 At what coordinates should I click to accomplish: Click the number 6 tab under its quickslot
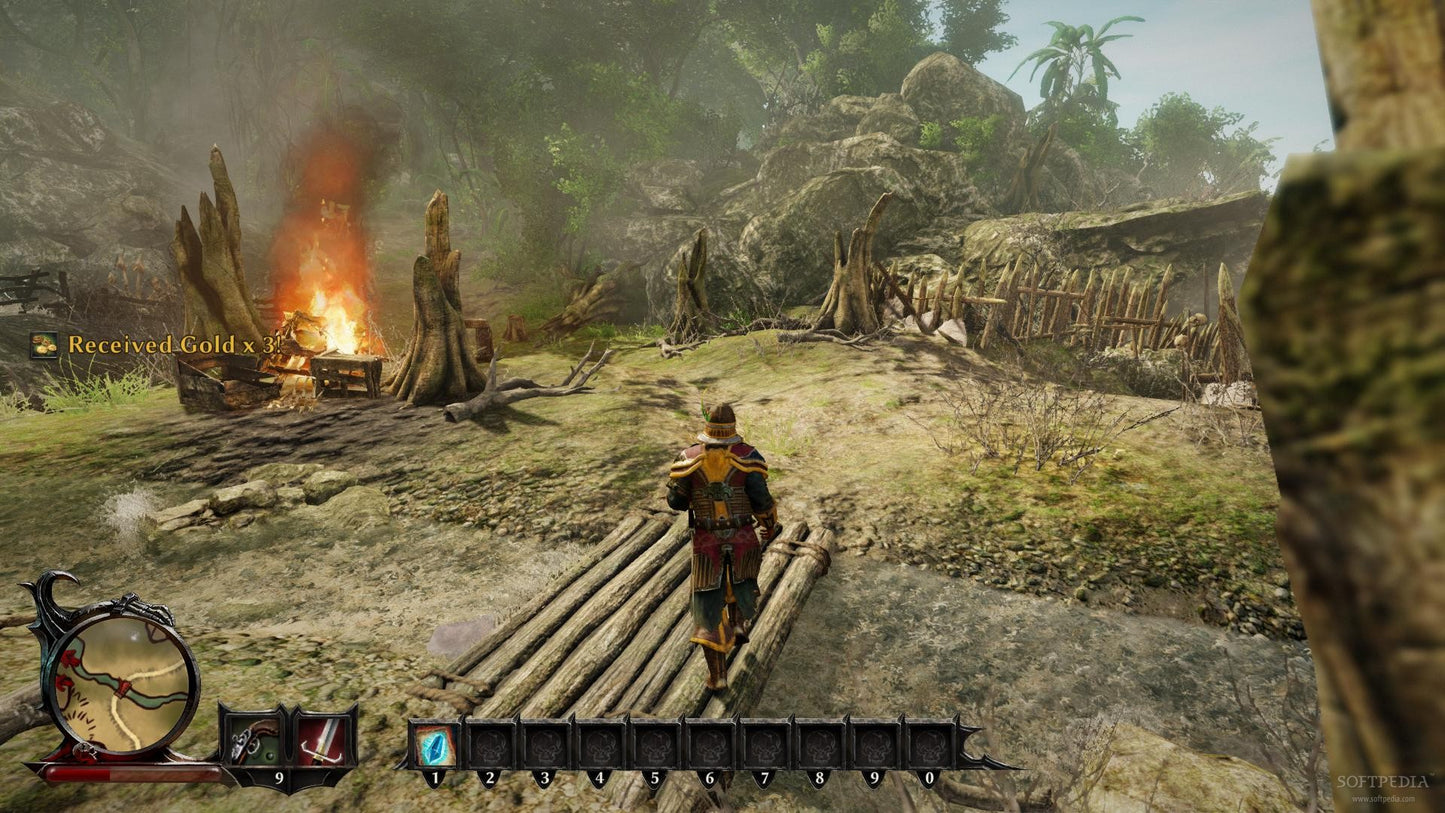pos(712,776)
